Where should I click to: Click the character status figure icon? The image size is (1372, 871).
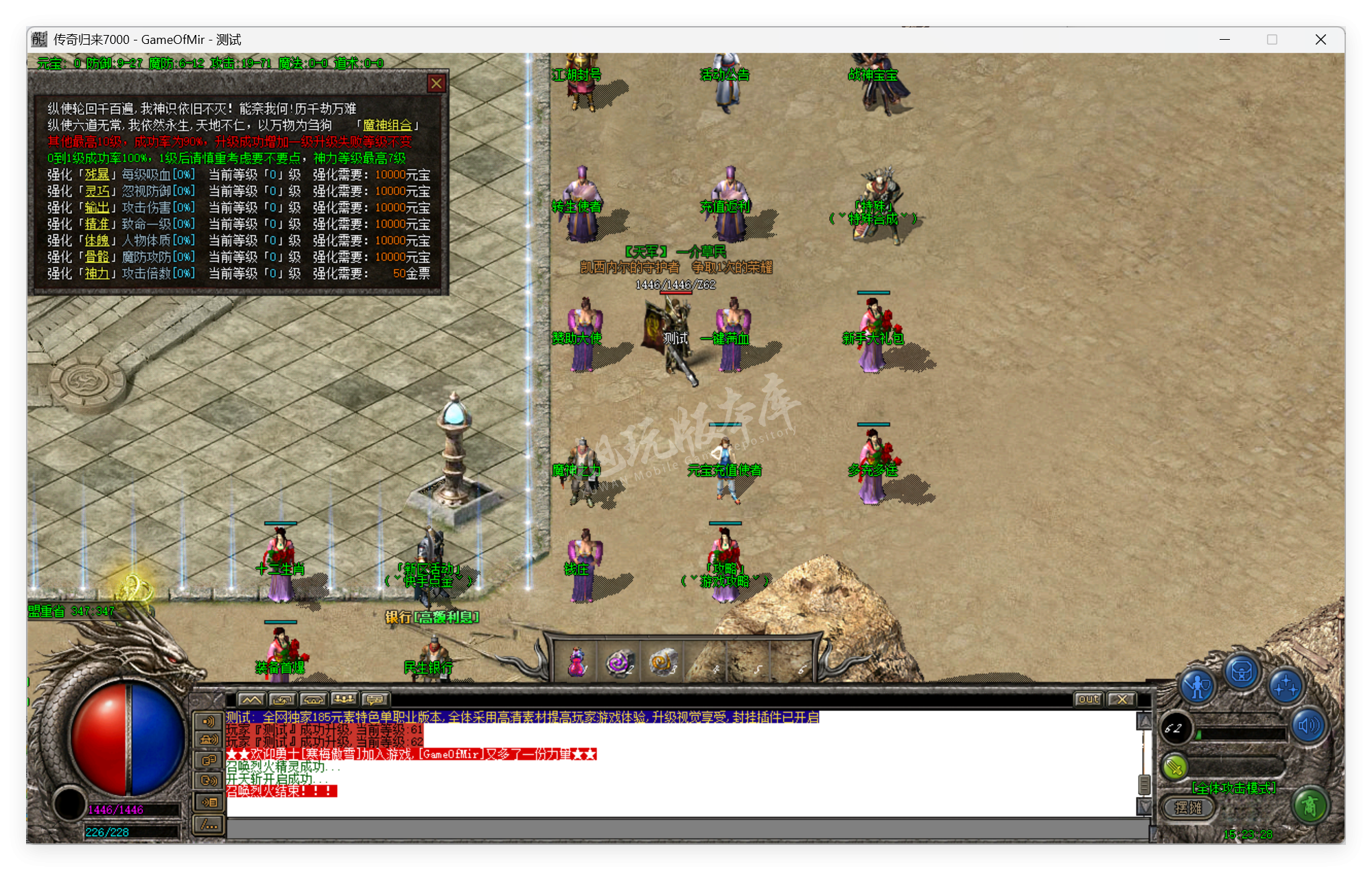tap(1197, 685)
